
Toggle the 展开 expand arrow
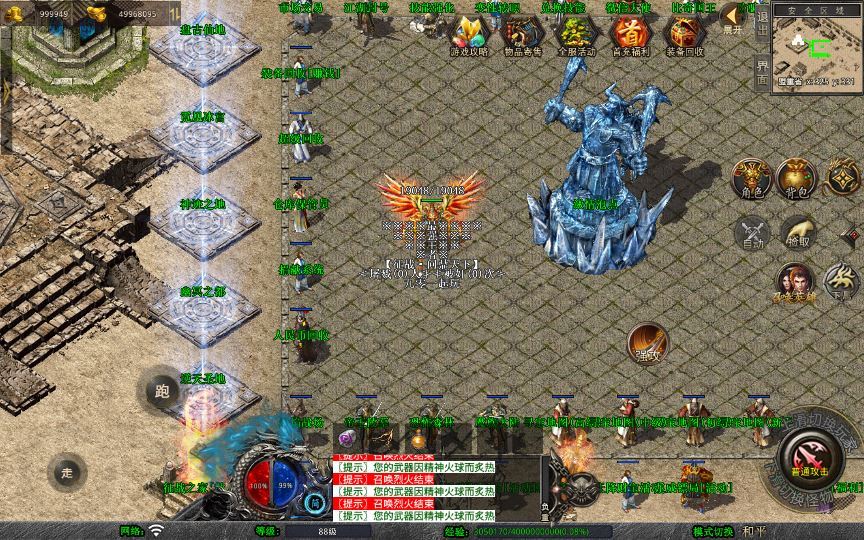click(735, 18)
